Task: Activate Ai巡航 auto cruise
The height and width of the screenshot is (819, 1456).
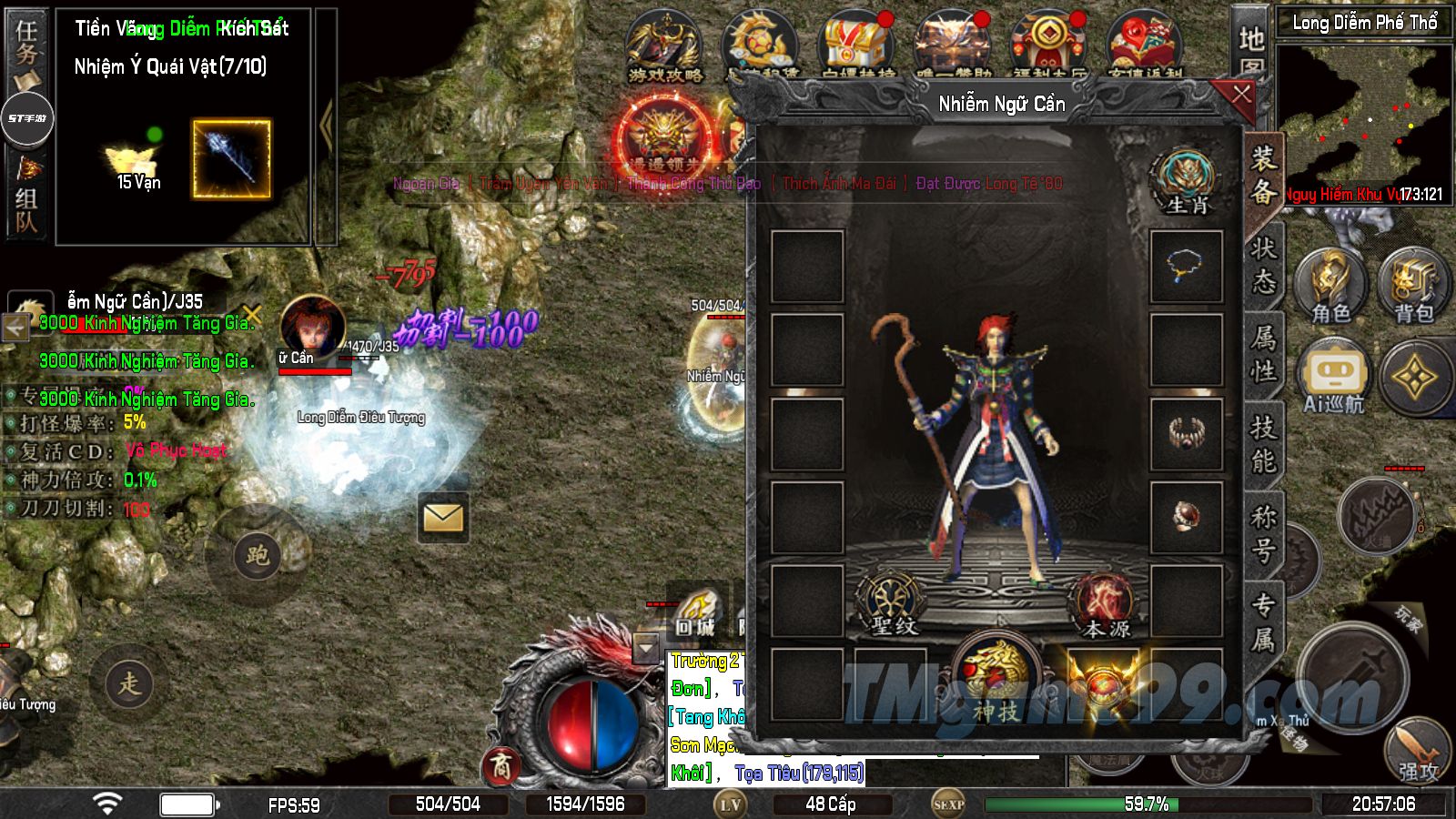Action: pos(1333,377)
